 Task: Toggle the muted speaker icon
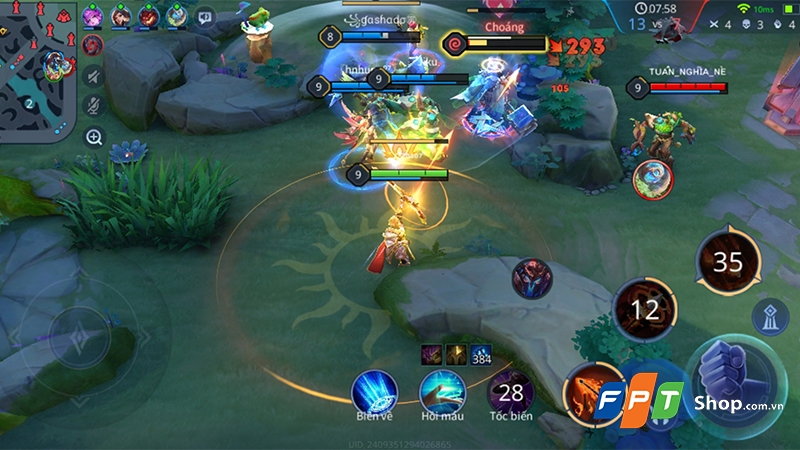pos(93,76)
